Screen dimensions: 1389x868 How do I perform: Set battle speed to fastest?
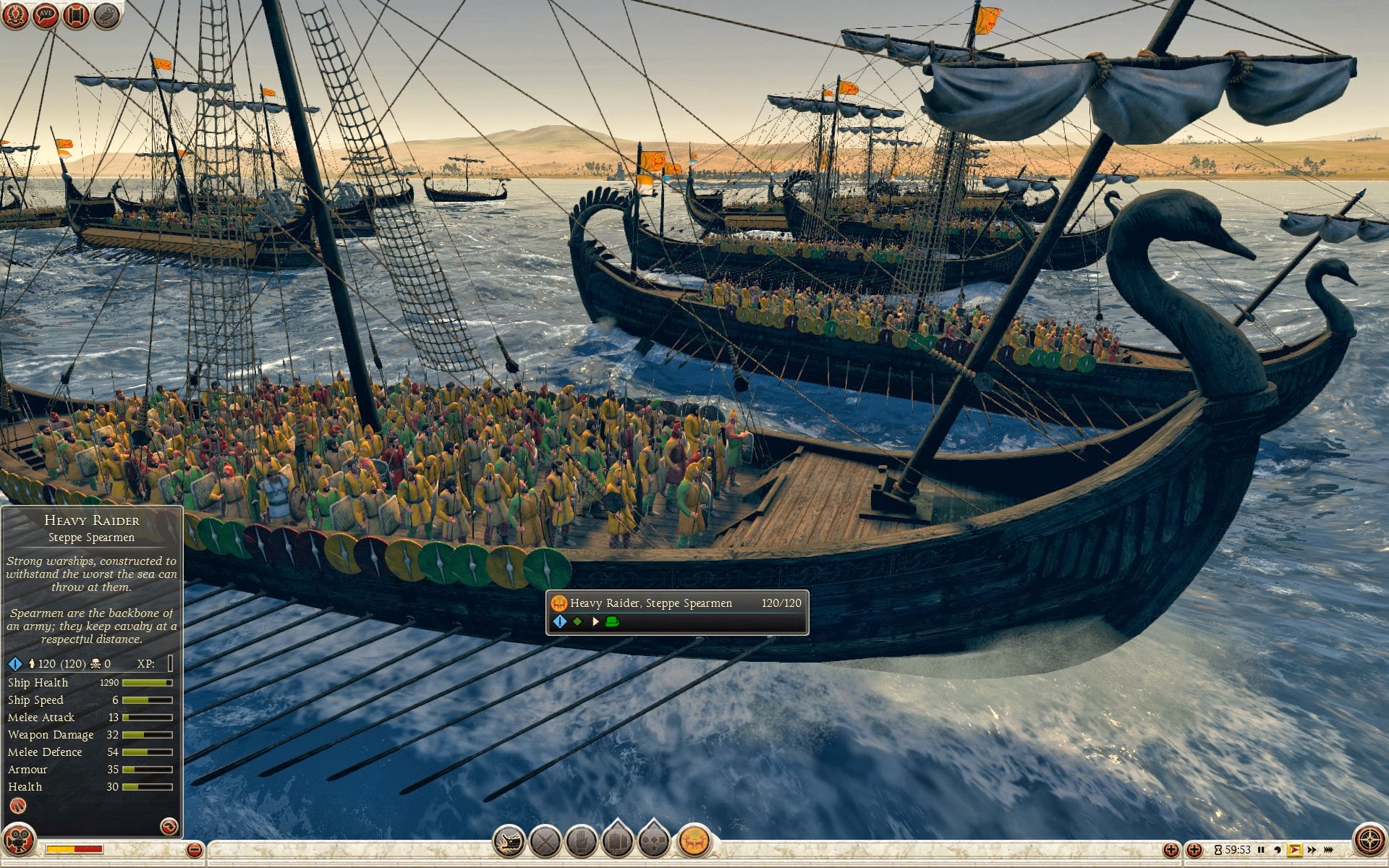click(x=1329, y=850)
